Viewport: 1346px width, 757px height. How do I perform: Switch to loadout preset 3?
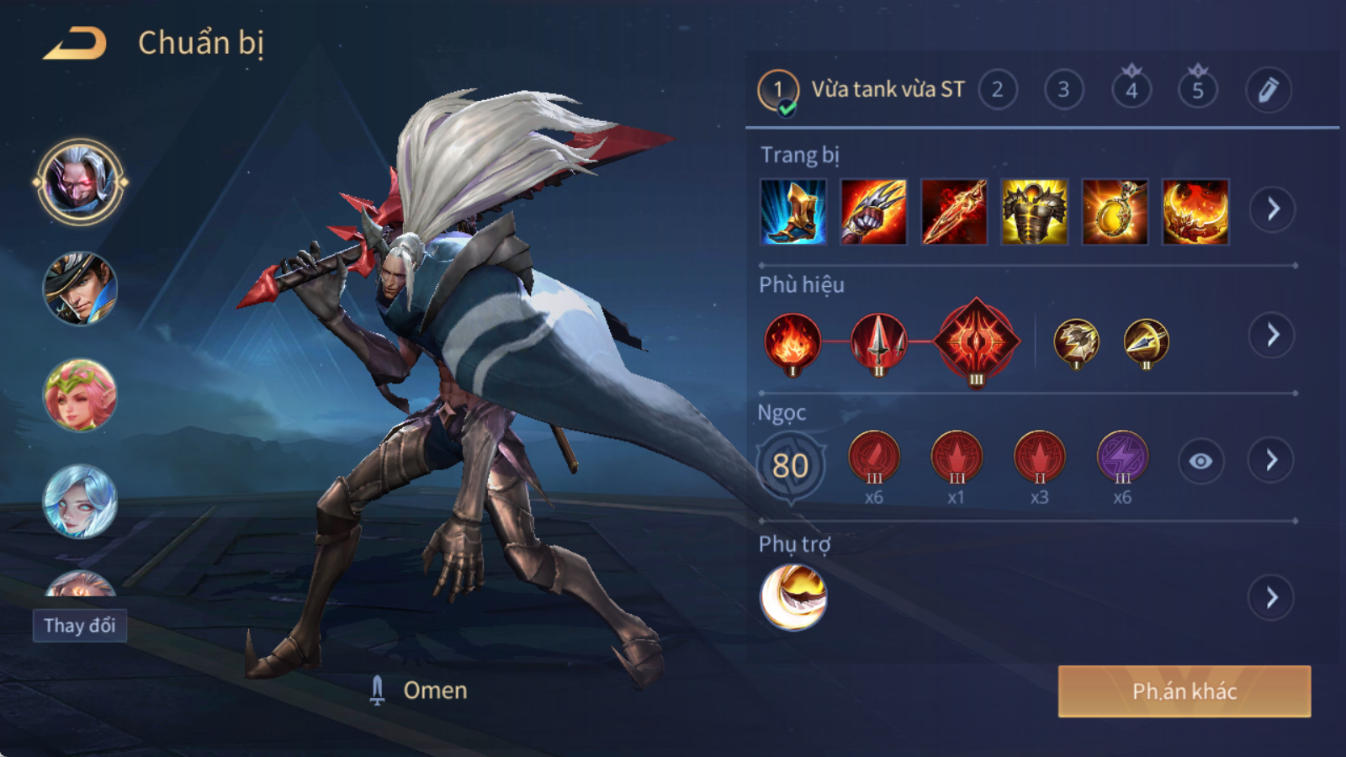click(1064, 90)
